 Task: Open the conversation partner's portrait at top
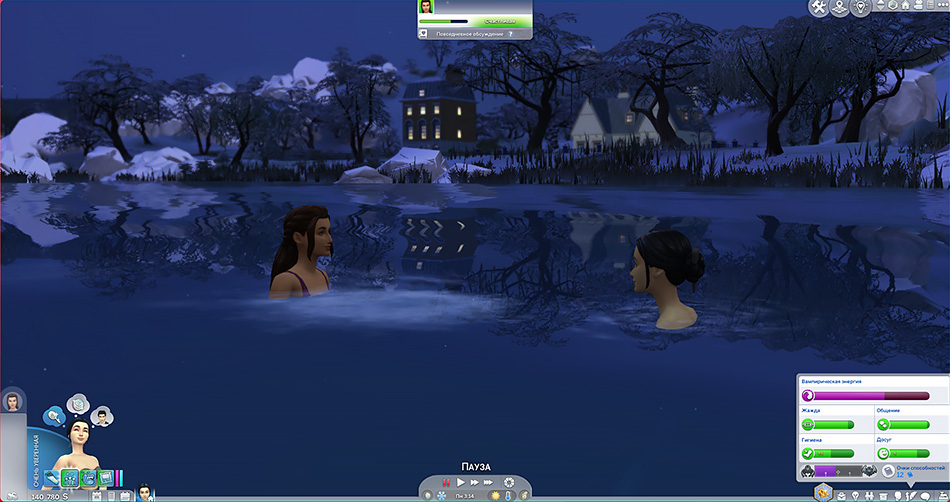(427, 7)
